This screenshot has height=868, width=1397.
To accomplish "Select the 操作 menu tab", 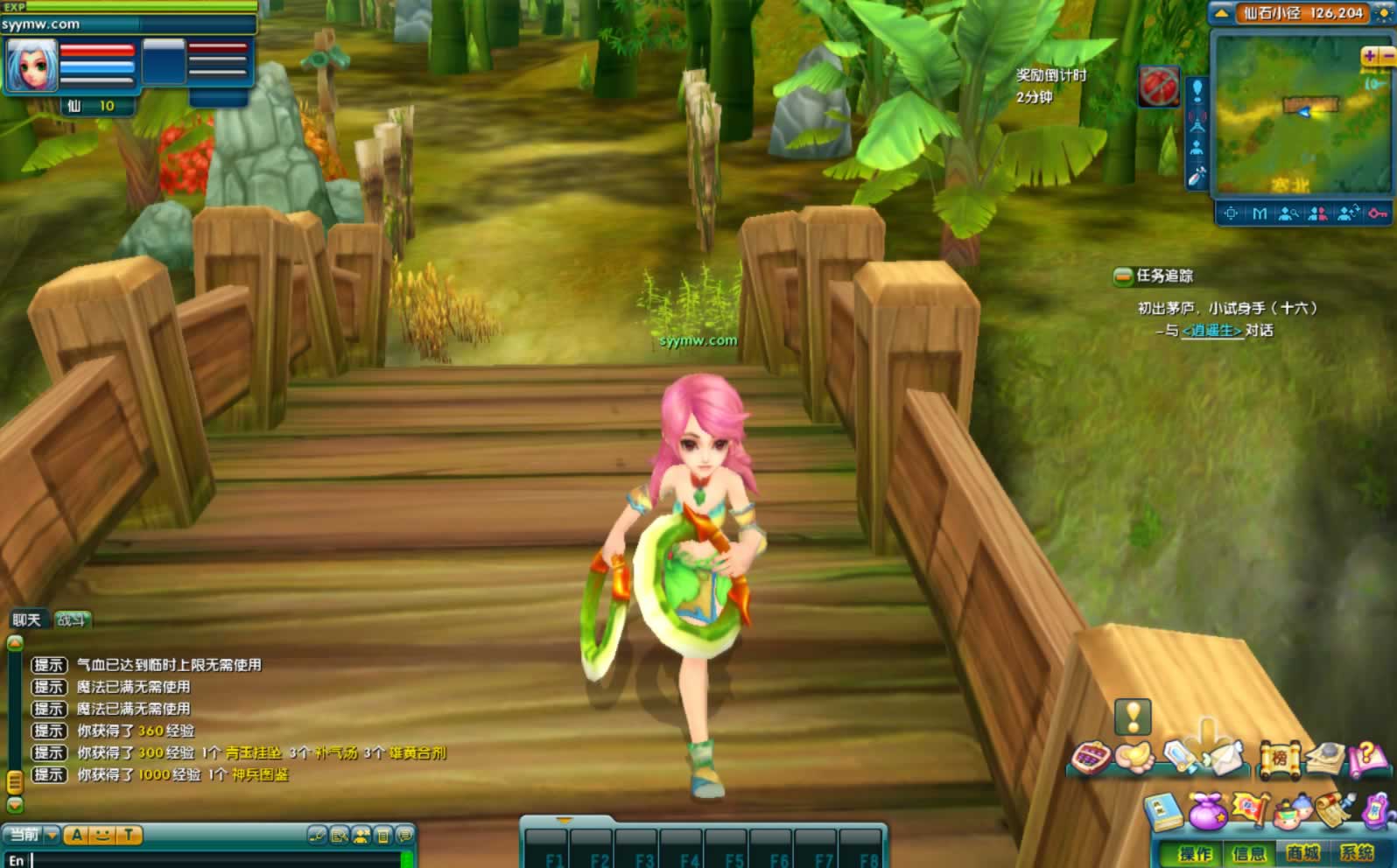I will [1195, 852].
